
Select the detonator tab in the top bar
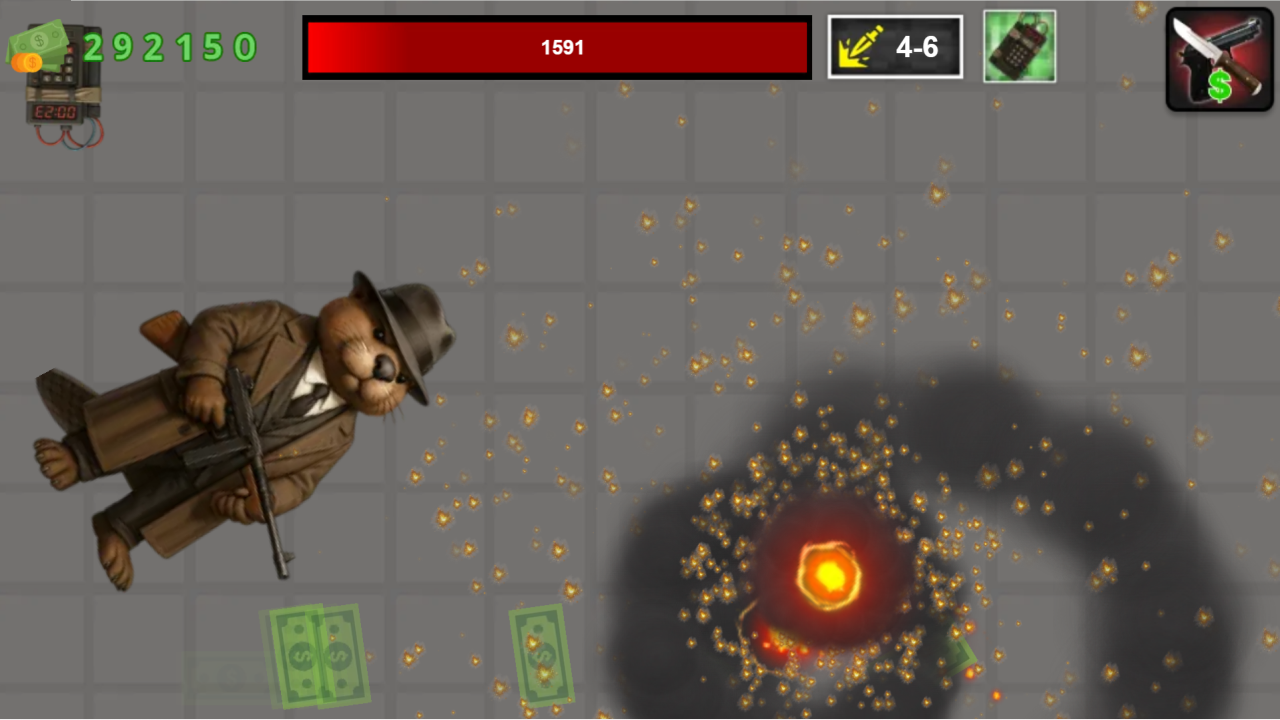(1019, 46)
